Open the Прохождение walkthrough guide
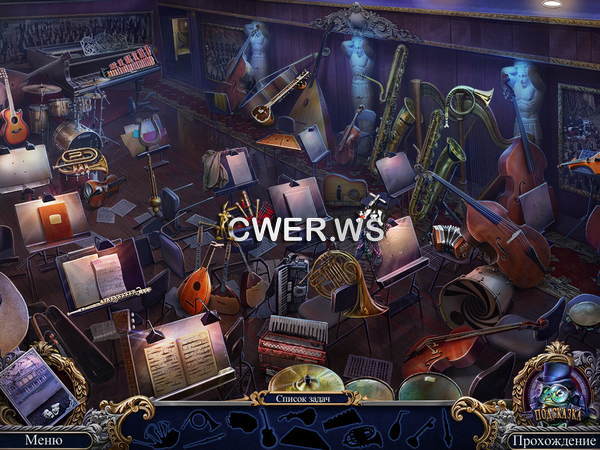Image resolution: width=600 pixels, height=450 pixels. (x=552, y=438)
